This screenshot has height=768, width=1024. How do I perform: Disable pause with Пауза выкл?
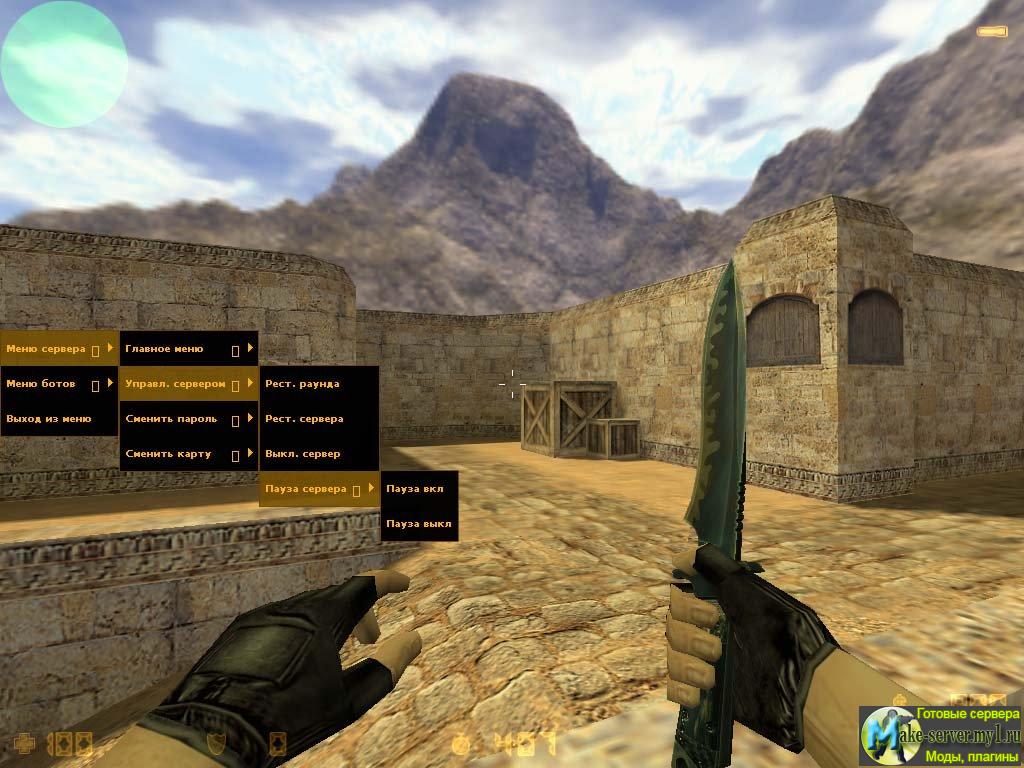point(419,524)
